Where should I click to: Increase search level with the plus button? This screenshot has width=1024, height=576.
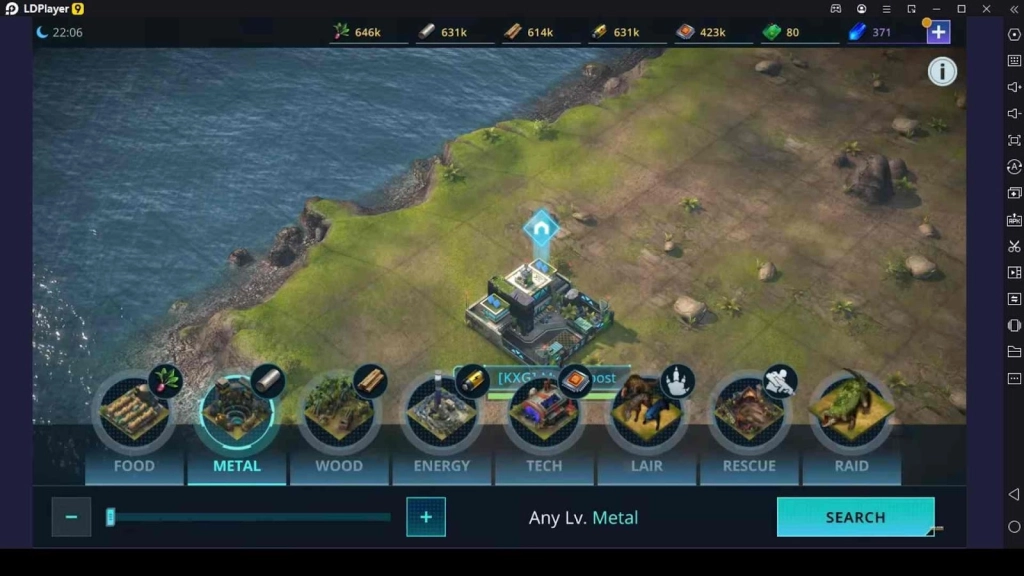(426, 517)
